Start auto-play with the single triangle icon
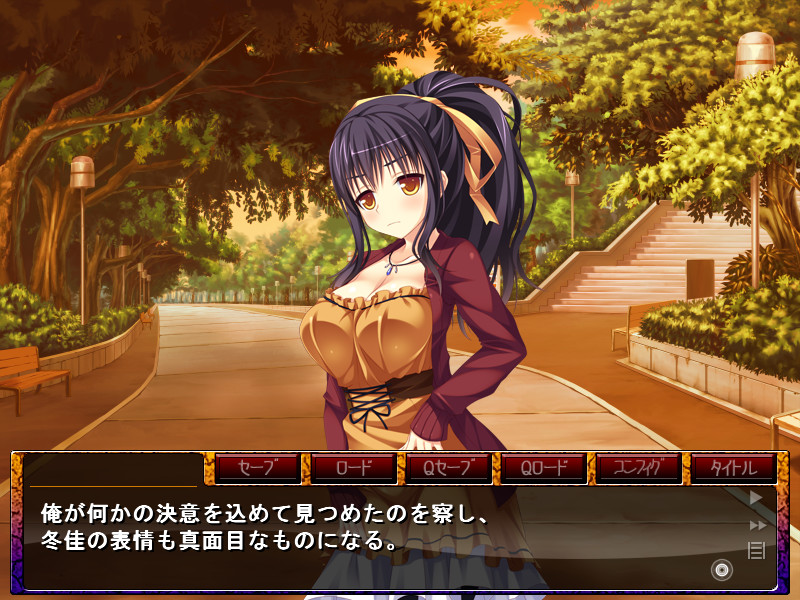 (756, 497)
